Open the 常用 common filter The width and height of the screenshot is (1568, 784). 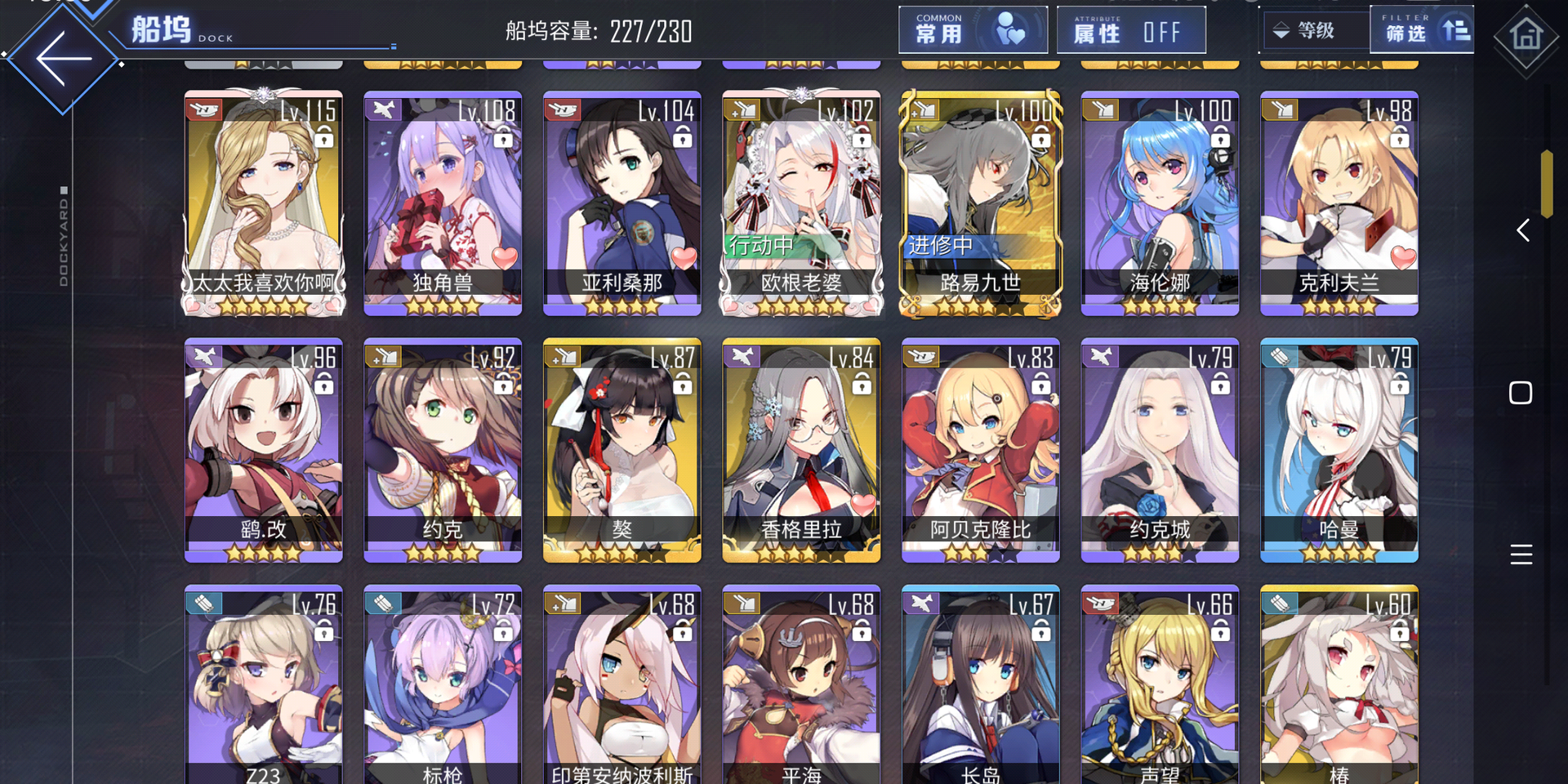coord(972,31)
